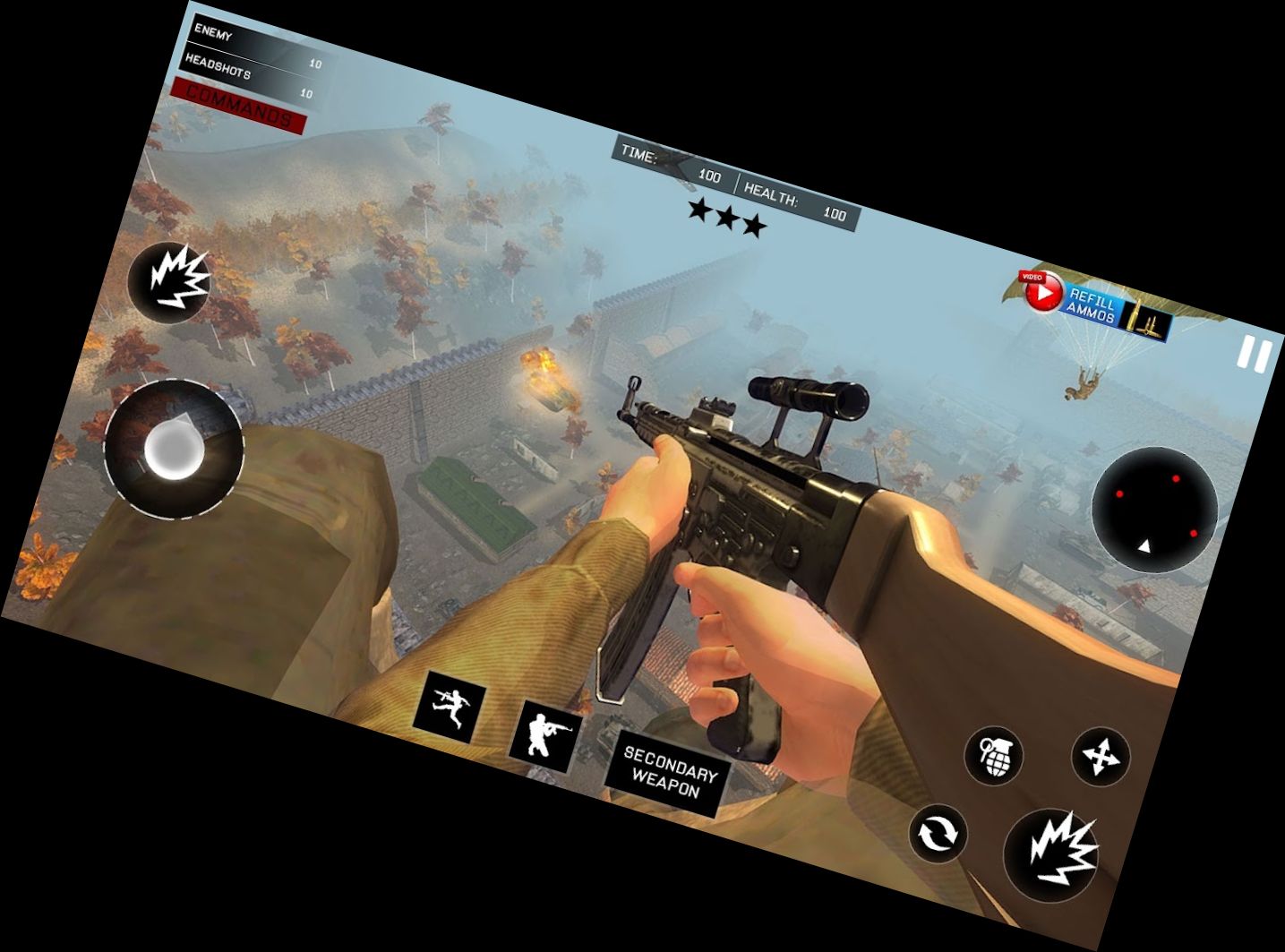Image resolution: width=1285 pixels, height=952 pixels.
Task: Tap the small fire button above the joystick
Action: 171,280
